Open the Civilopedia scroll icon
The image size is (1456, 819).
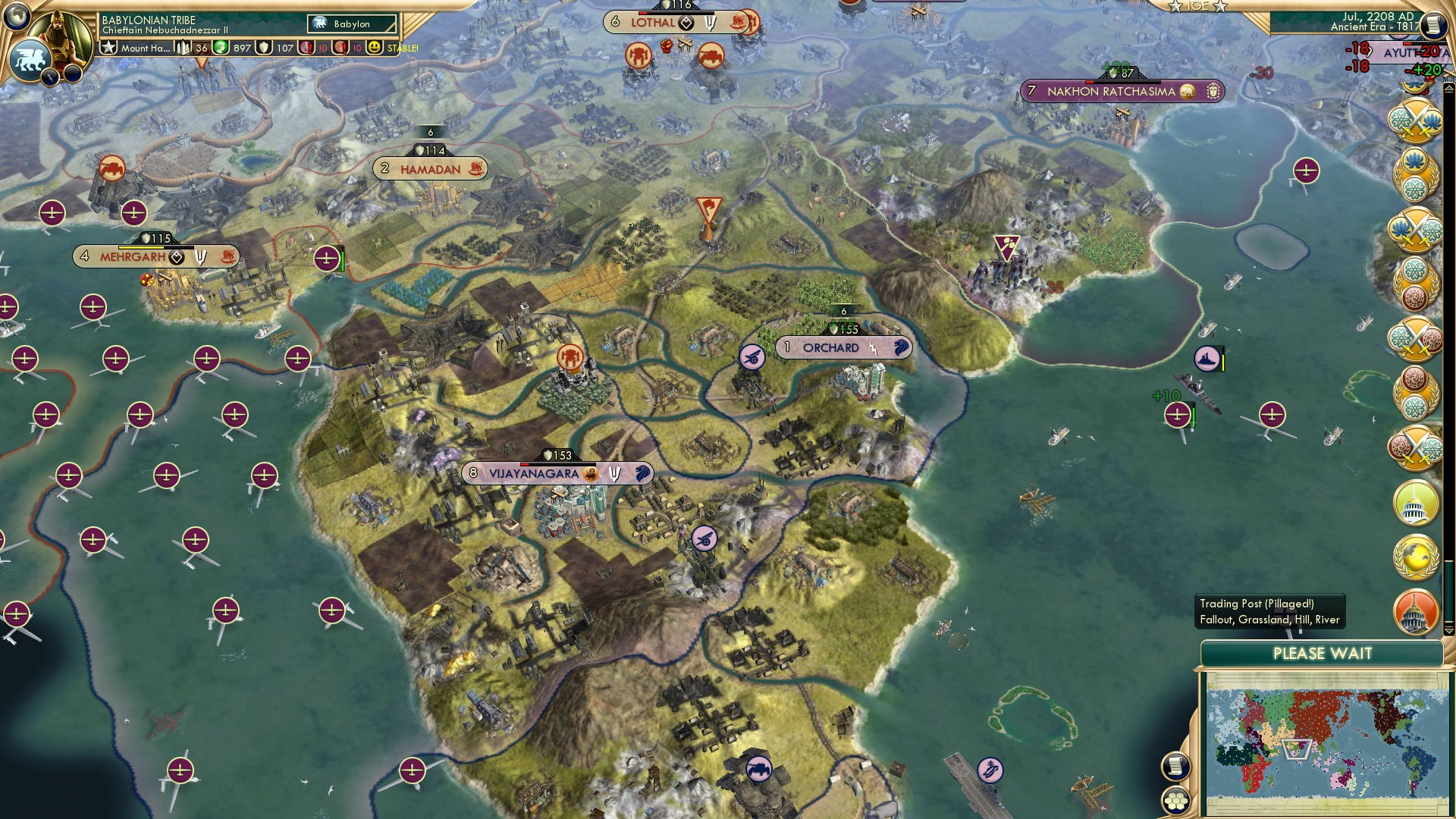point(1433,25)
